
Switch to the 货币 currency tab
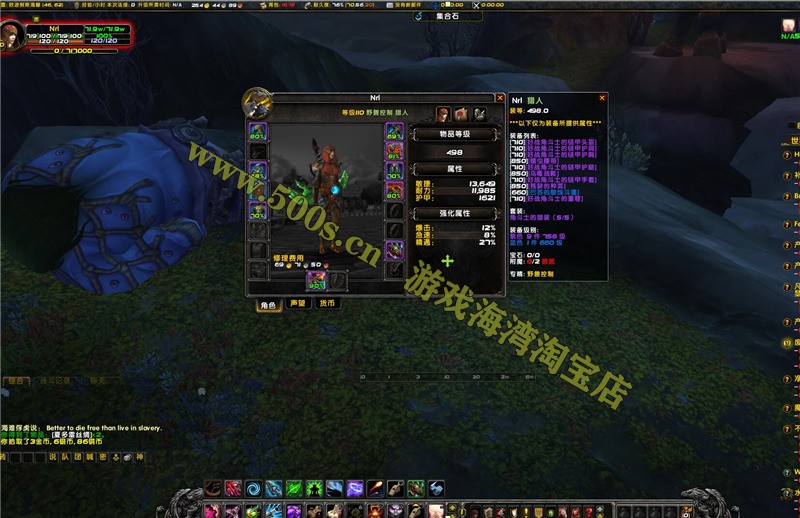[x=327, y=303]
